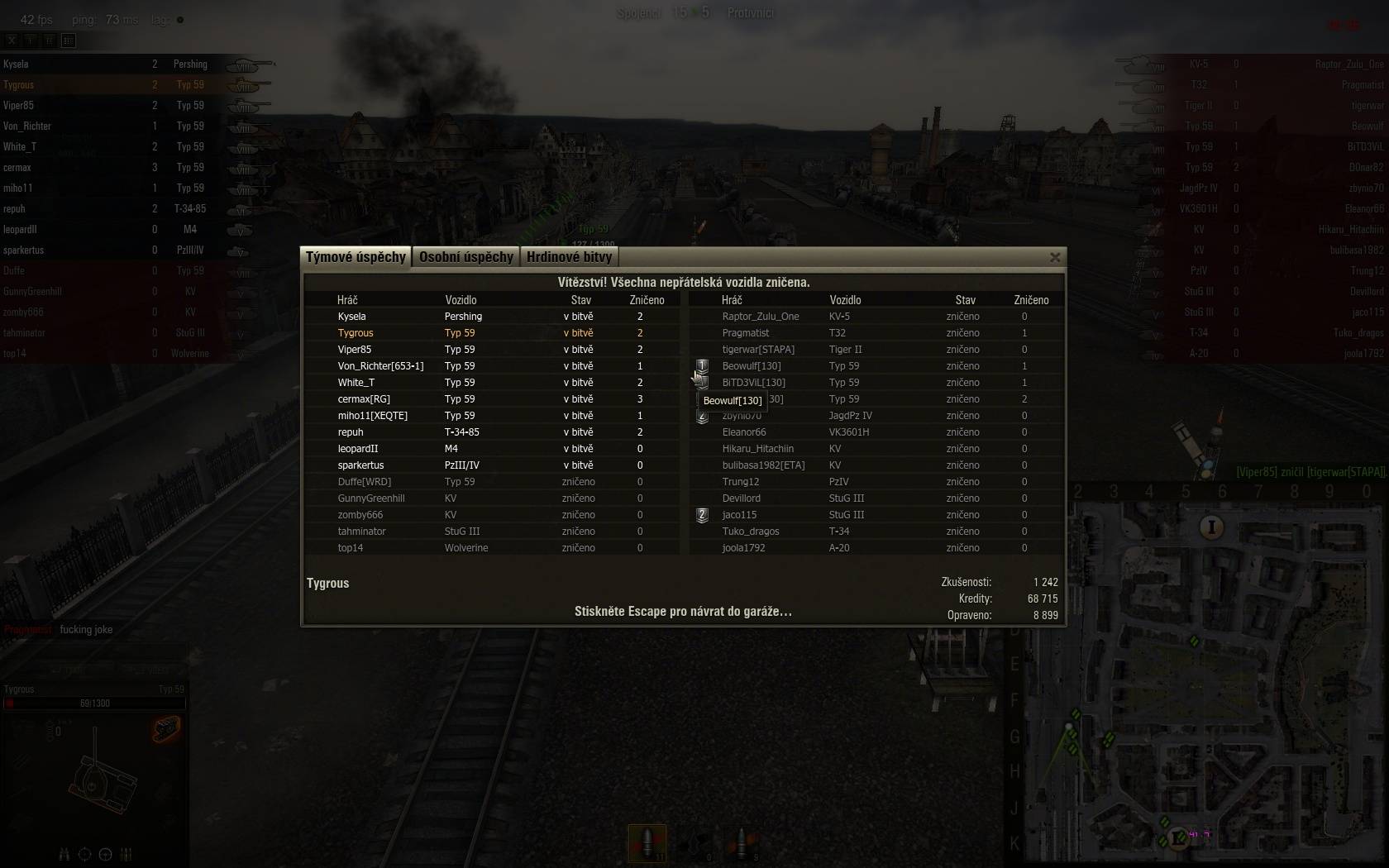Switch to the Osobní úspěchy tab

[465, 257]
